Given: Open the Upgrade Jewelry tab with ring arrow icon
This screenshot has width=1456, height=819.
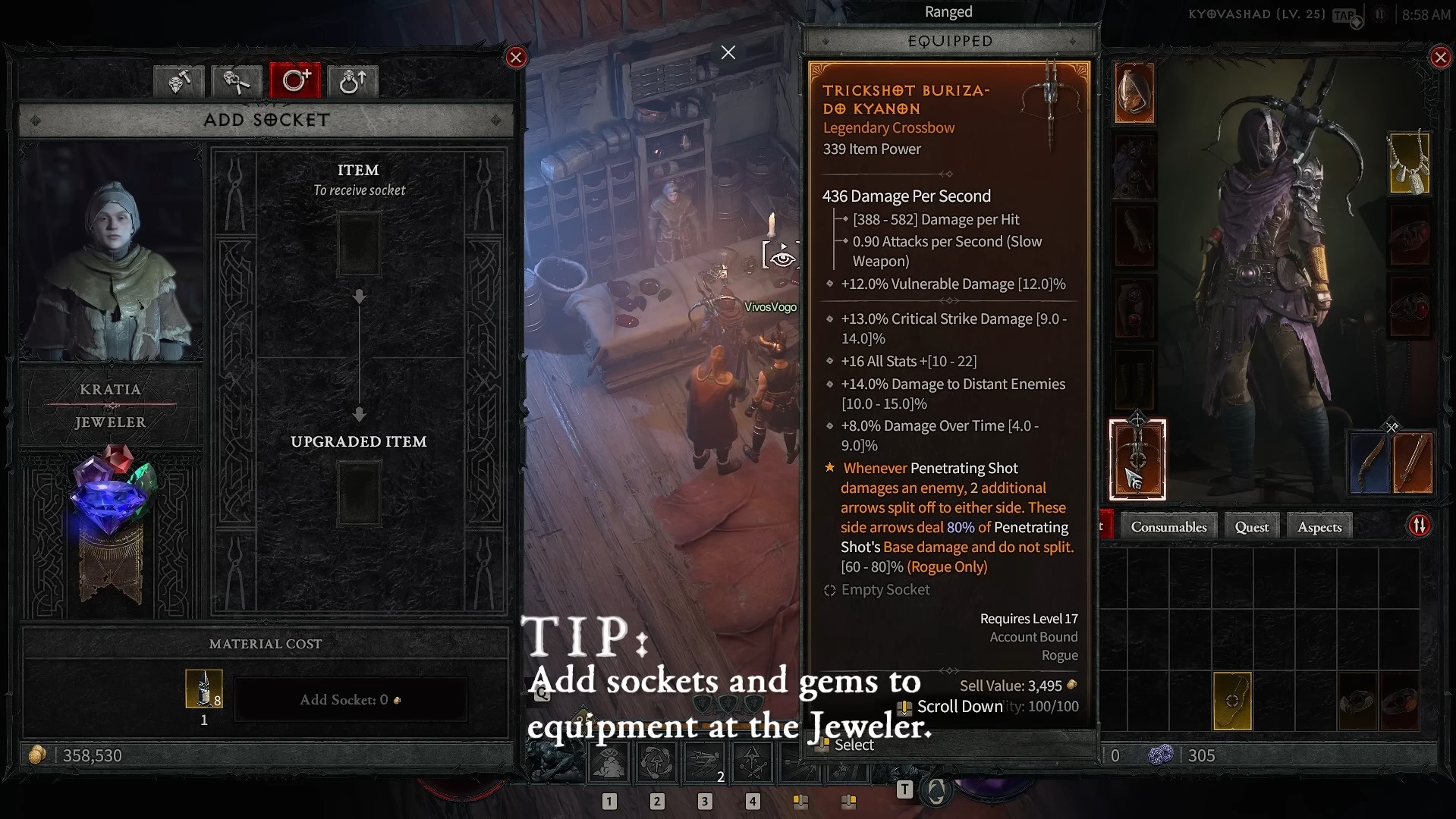Looking at the screenshot, I should (353, 81).
